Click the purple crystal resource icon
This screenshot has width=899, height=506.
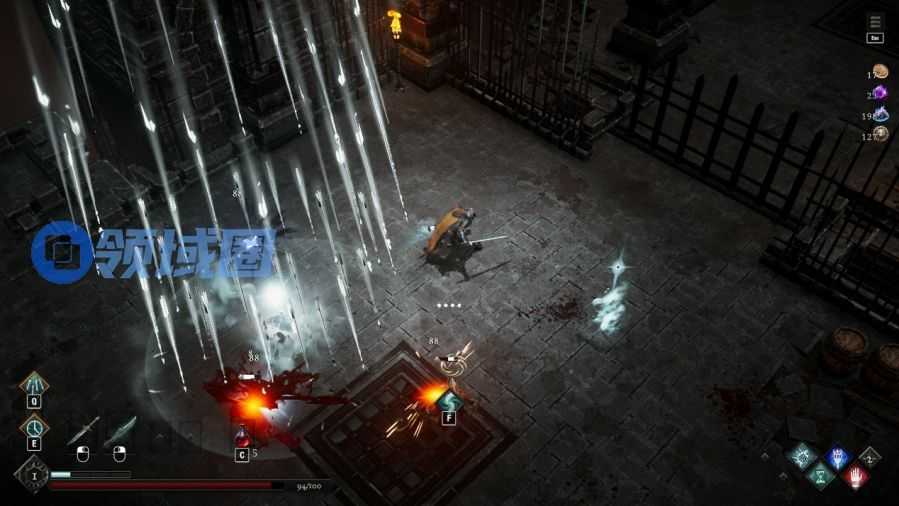pos(881,93)
